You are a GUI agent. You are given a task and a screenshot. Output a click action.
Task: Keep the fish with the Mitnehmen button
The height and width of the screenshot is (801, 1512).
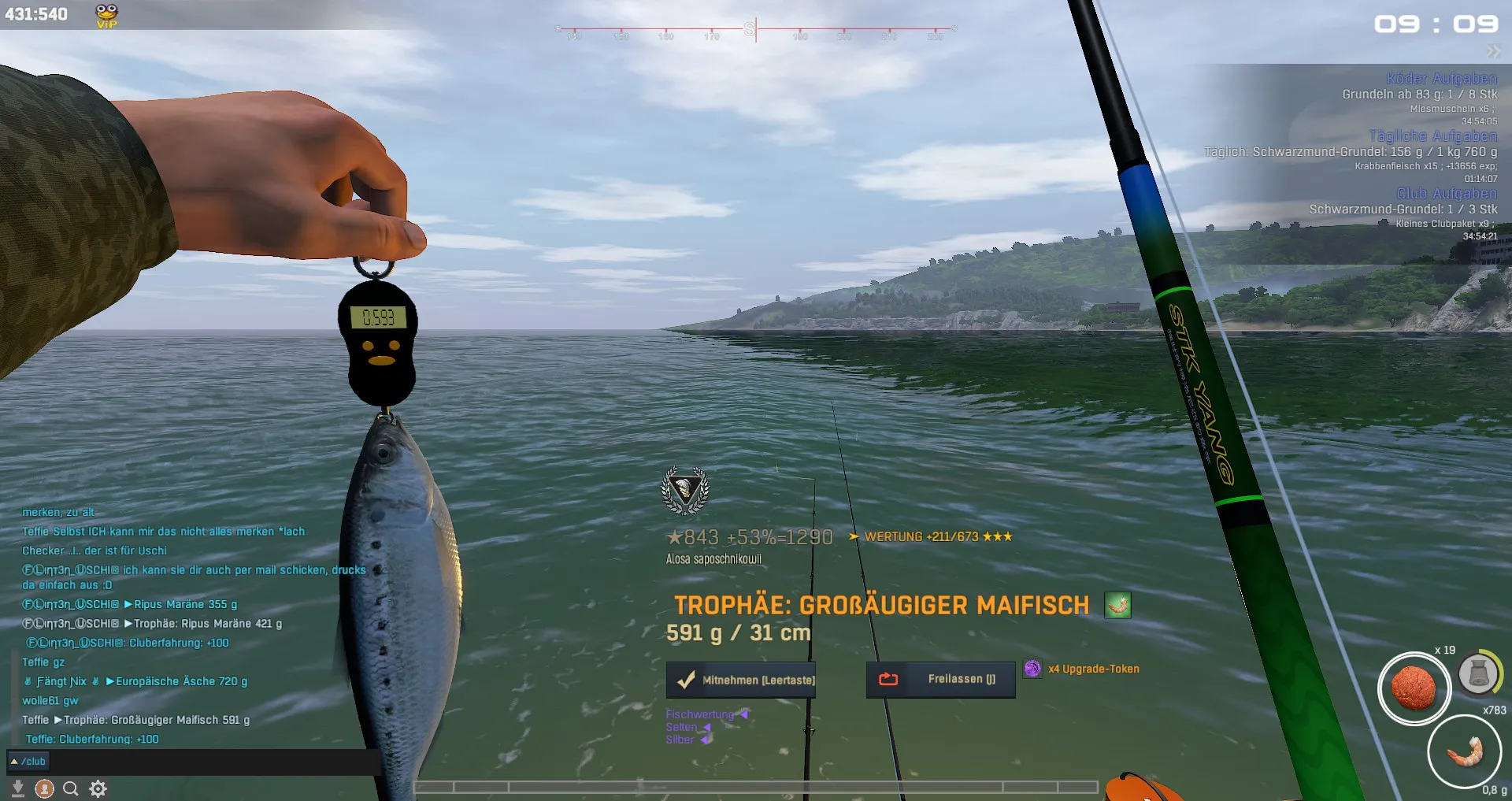pyautogui.click(x=741, y=680)
